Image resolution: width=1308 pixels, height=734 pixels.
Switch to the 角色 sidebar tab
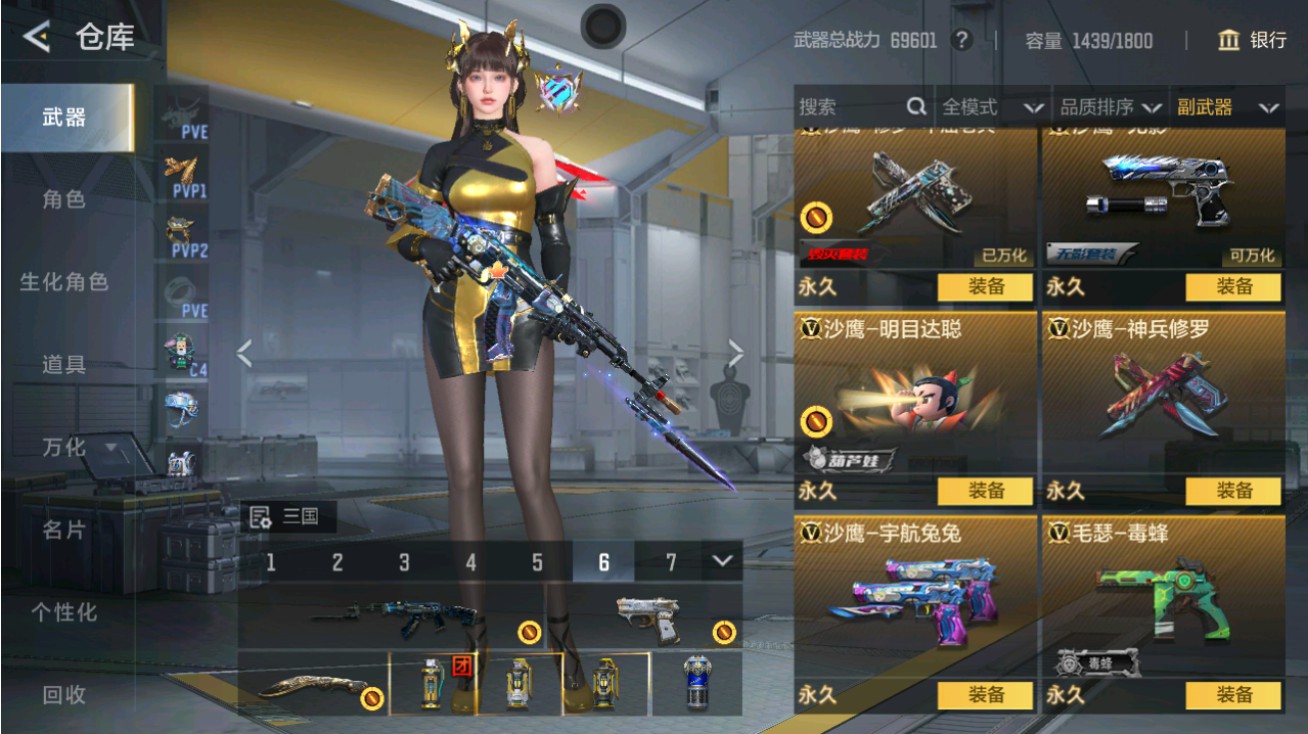[x=62, y=199]
